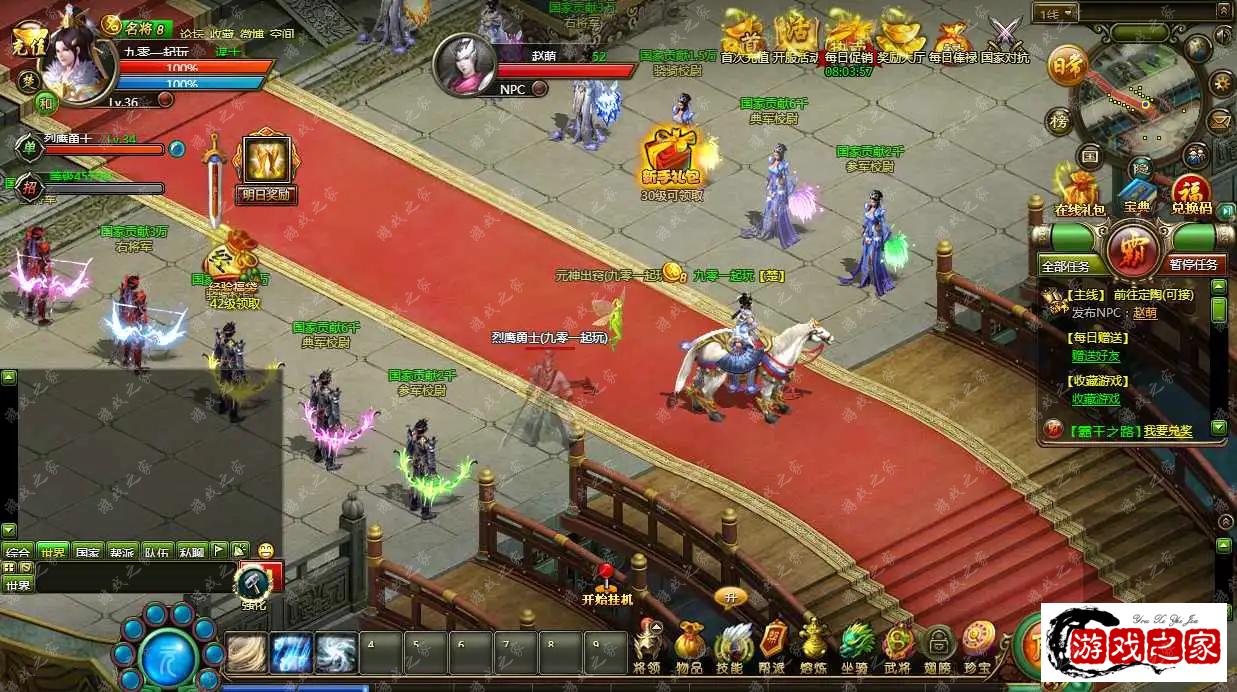The image size is (1237, 692).
Task: Open the 在线礼包 online gift
Action: click(1080, 191)
